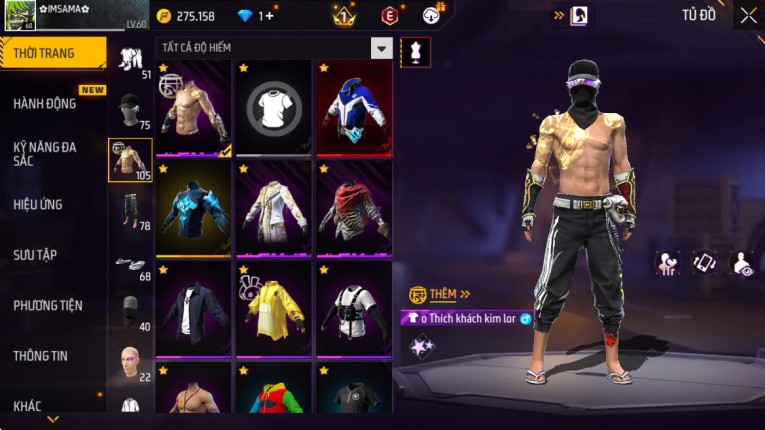
Task: Select the hat subcategory with 75 items
Action: point(130,110)
